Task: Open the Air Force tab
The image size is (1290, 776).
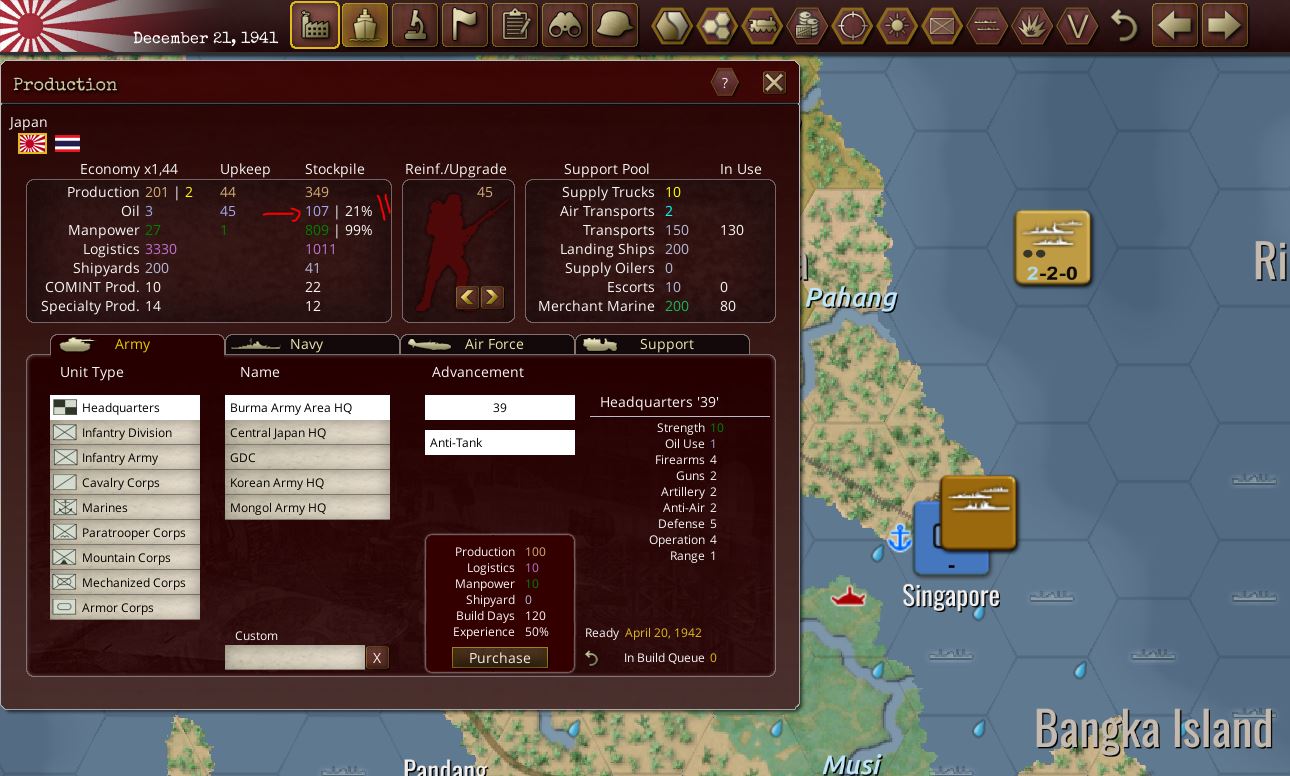Action: pos(487,344)
